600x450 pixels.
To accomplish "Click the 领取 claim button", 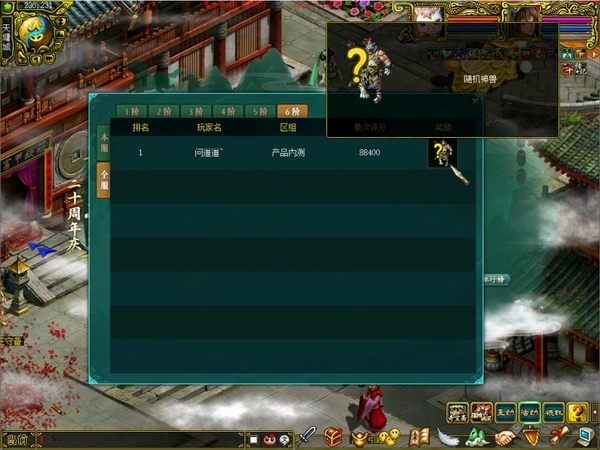I will [x=554, y=411].
